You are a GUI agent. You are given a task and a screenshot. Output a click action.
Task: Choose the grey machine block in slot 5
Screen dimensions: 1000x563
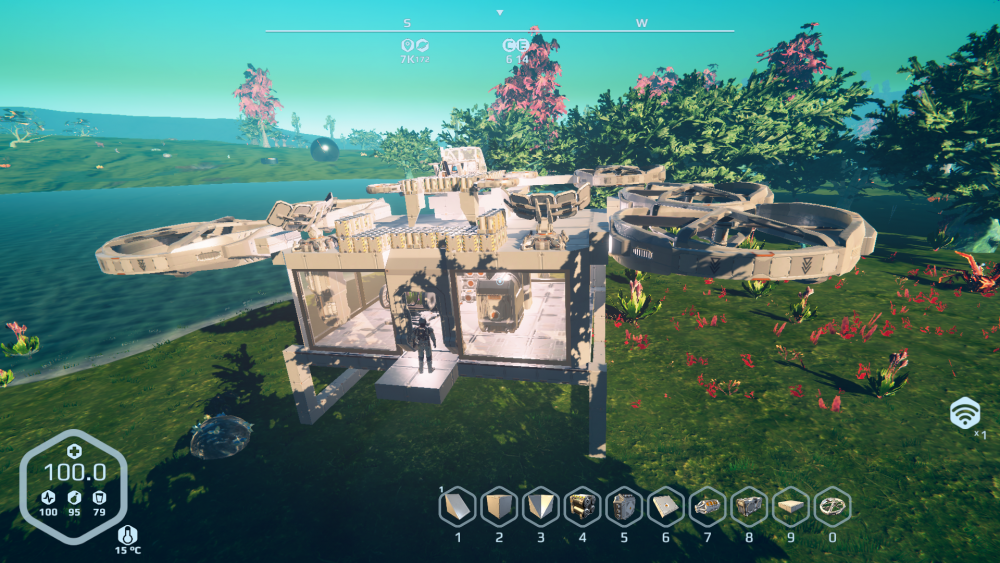tap(624, 506)
